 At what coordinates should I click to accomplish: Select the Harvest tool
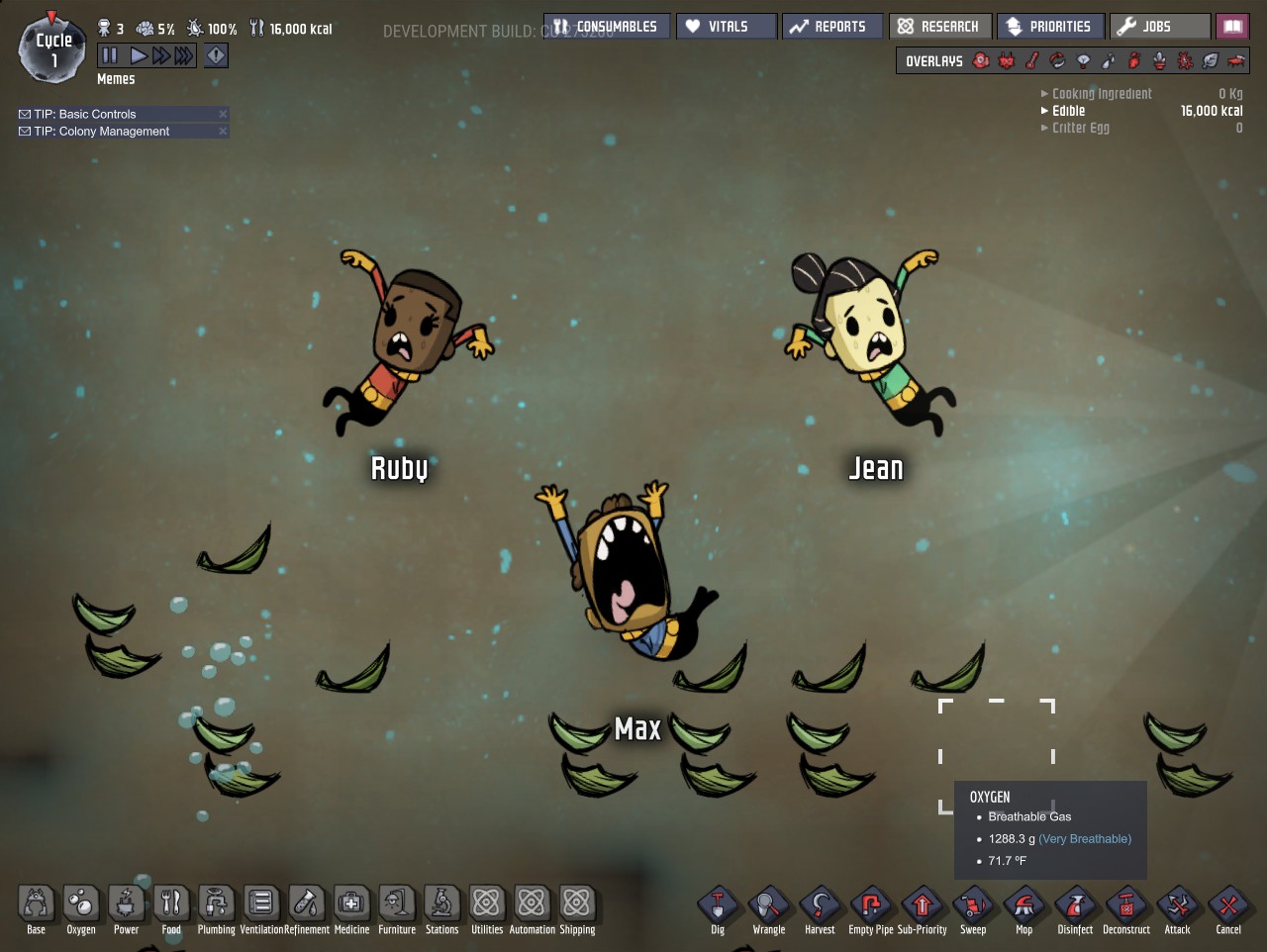(820, 907)
